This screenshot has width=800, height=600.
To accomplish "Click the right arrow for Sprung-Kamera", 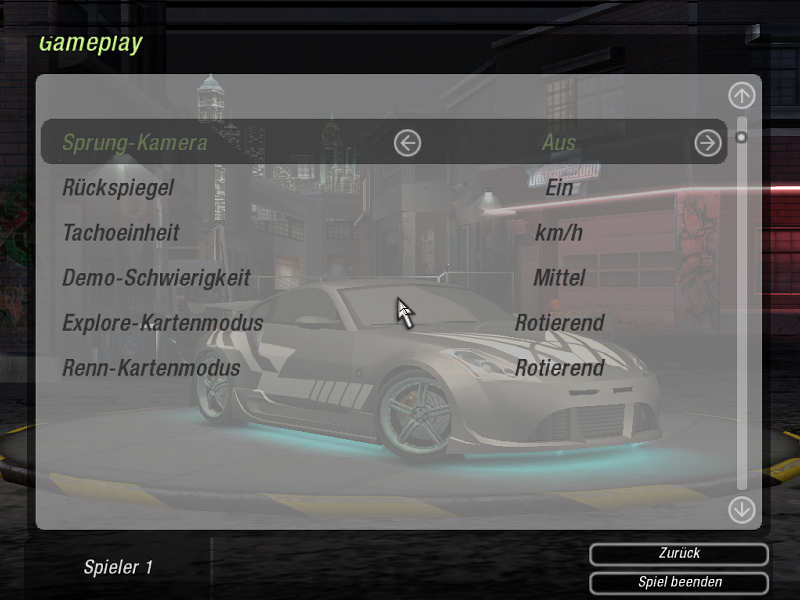I will [707, 143].
